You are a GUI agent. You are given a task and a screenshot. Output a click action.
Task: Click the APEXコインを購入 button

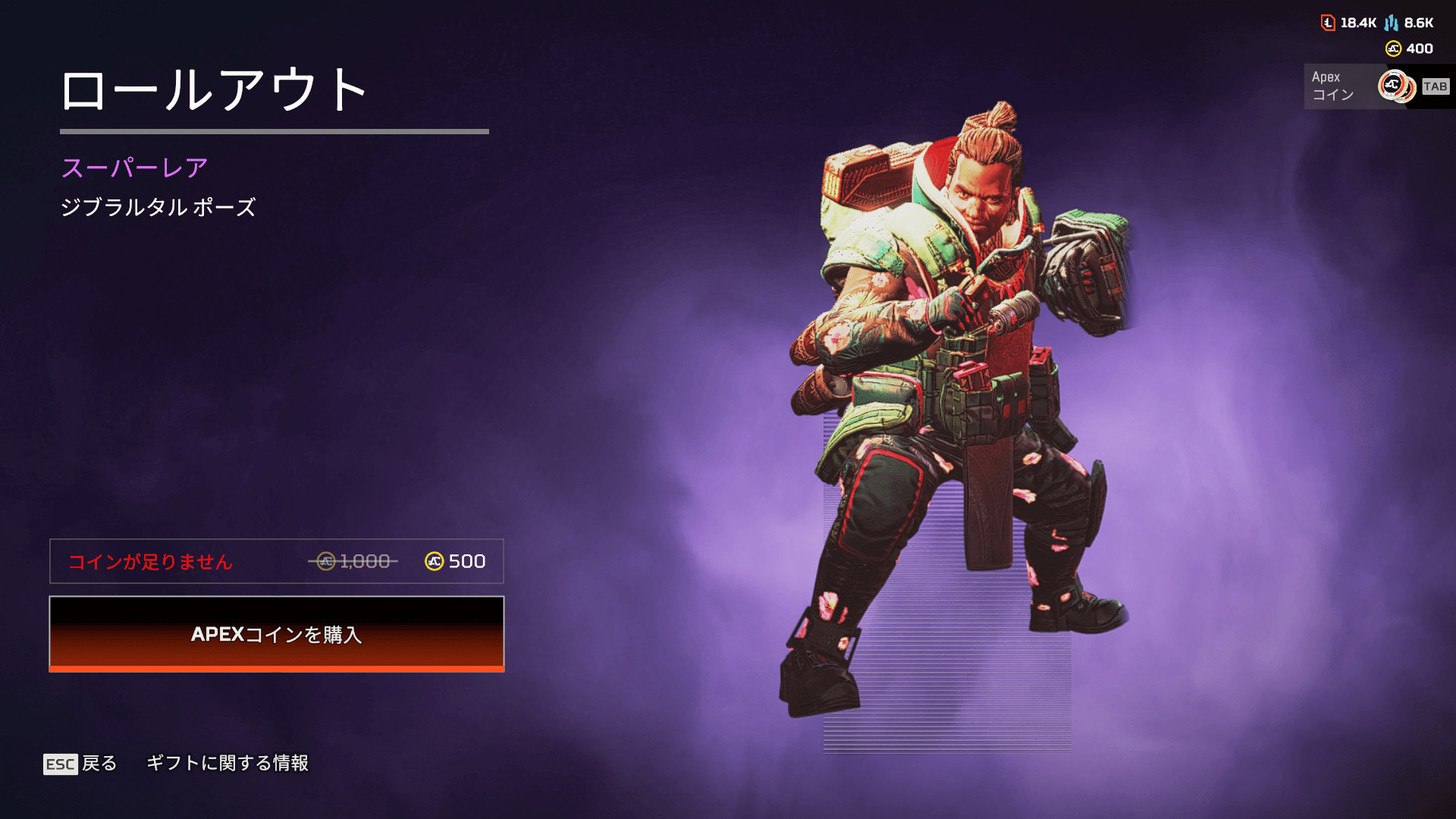tap(276, 634)
